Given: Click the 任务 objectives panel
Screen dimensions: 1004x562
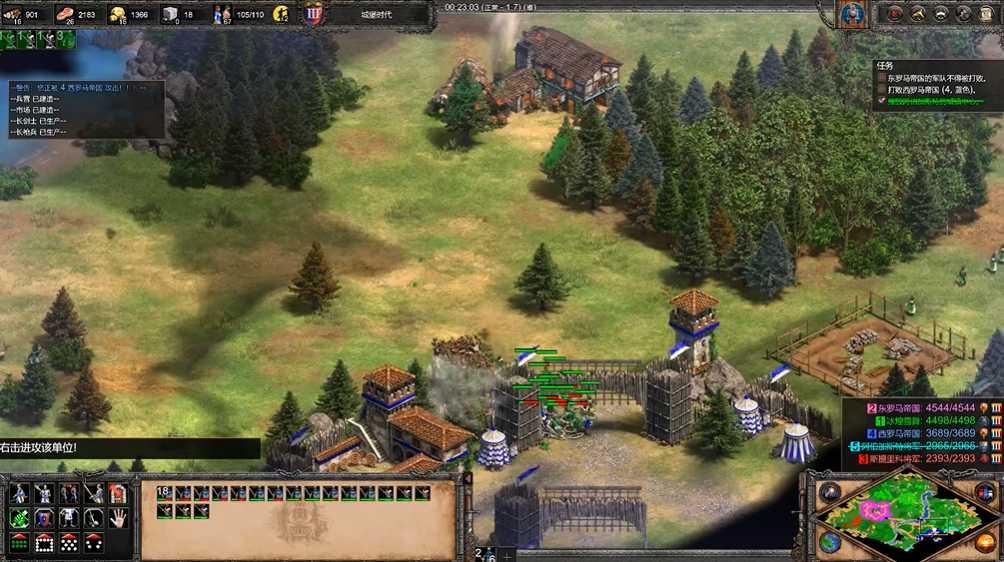Looking at the screenshot, I should click(x=935, y=84).
